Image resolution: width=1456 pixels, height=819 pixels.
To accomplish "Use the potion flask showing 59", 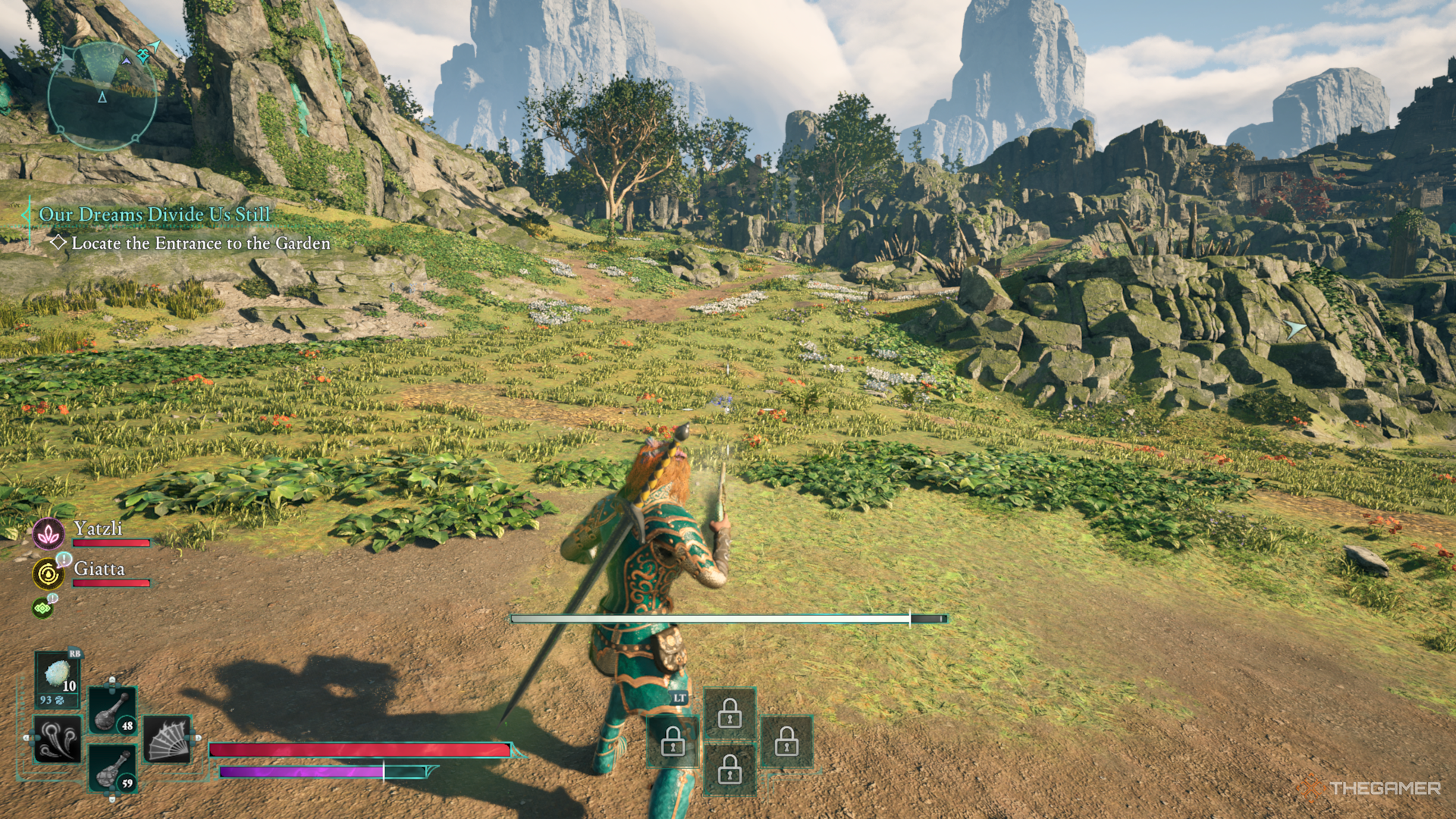I will point(113,767).
